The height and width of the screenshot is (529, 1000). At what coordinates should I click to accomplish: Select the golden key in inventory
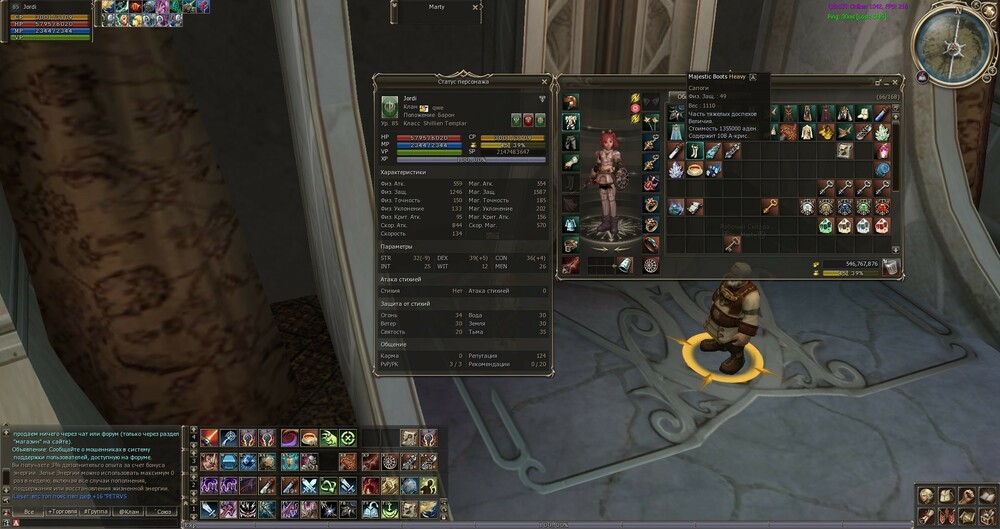pos(771,206)
